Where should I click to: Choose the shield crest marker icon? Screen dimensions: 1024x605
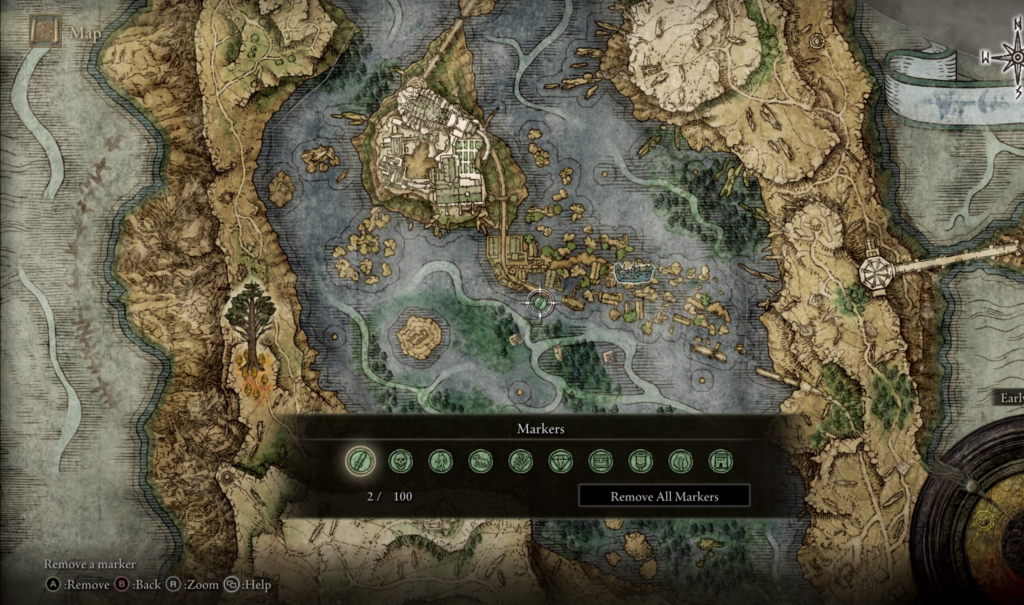640,461
